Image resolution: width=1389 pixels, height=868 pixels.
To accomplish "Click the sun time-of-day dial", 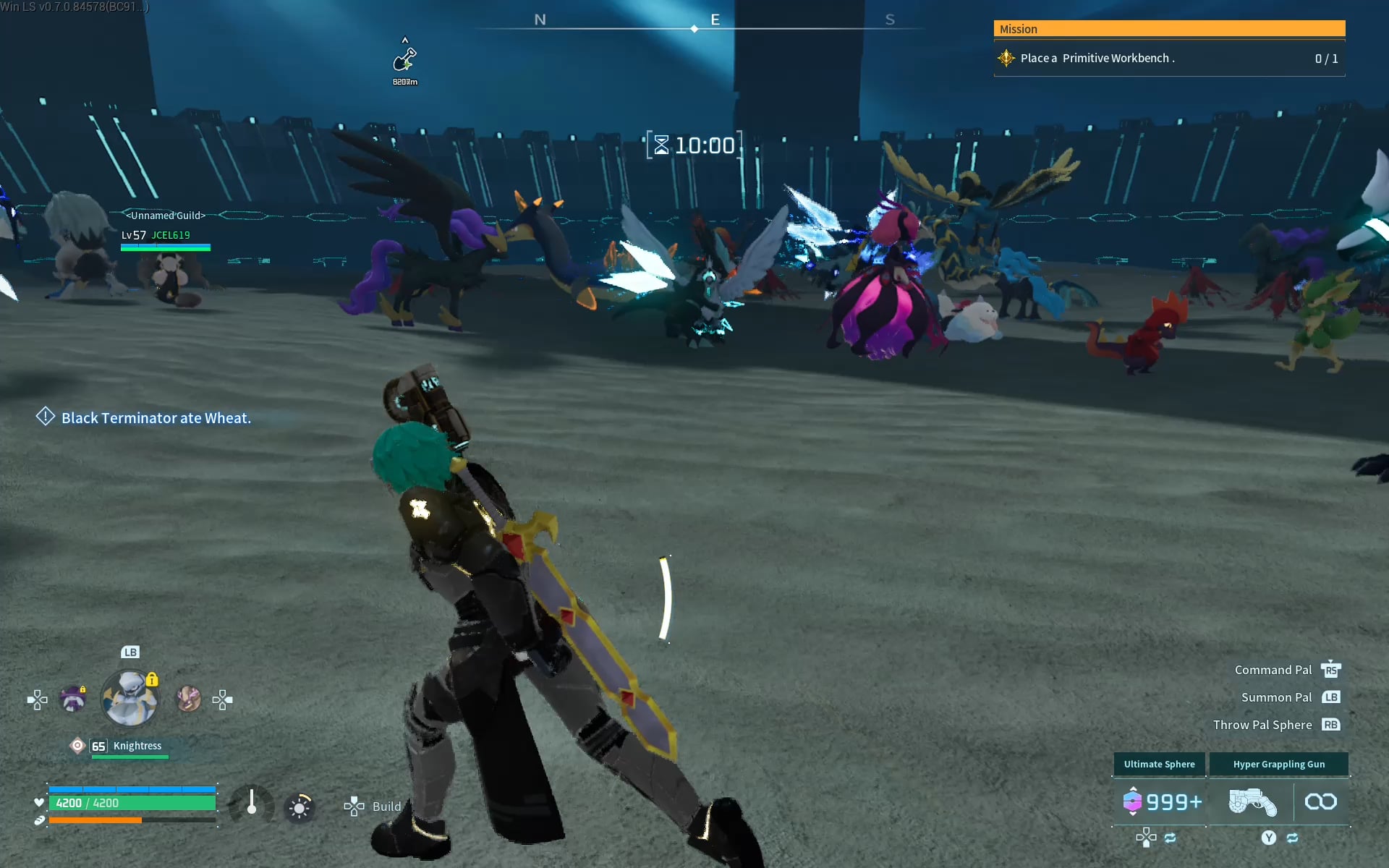I will click(300, 807).
